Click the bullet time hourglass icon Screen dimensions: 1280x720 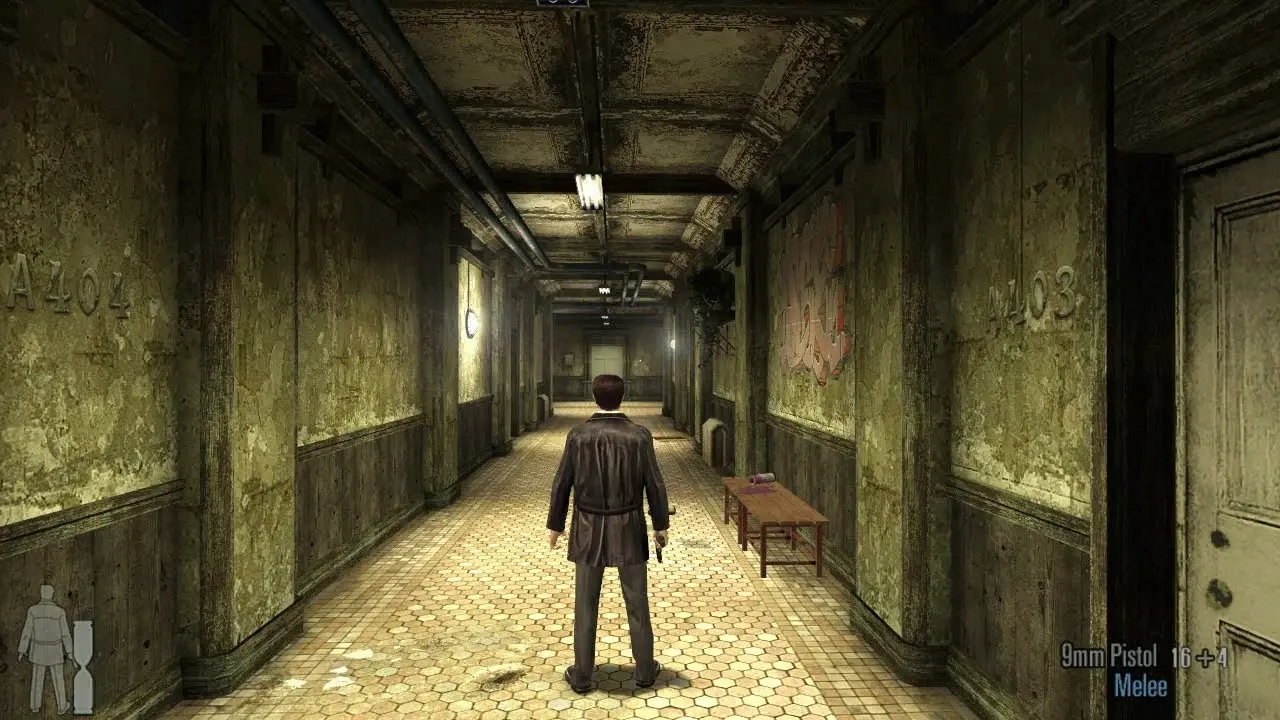pyautogui.click(x=83, y=653)
